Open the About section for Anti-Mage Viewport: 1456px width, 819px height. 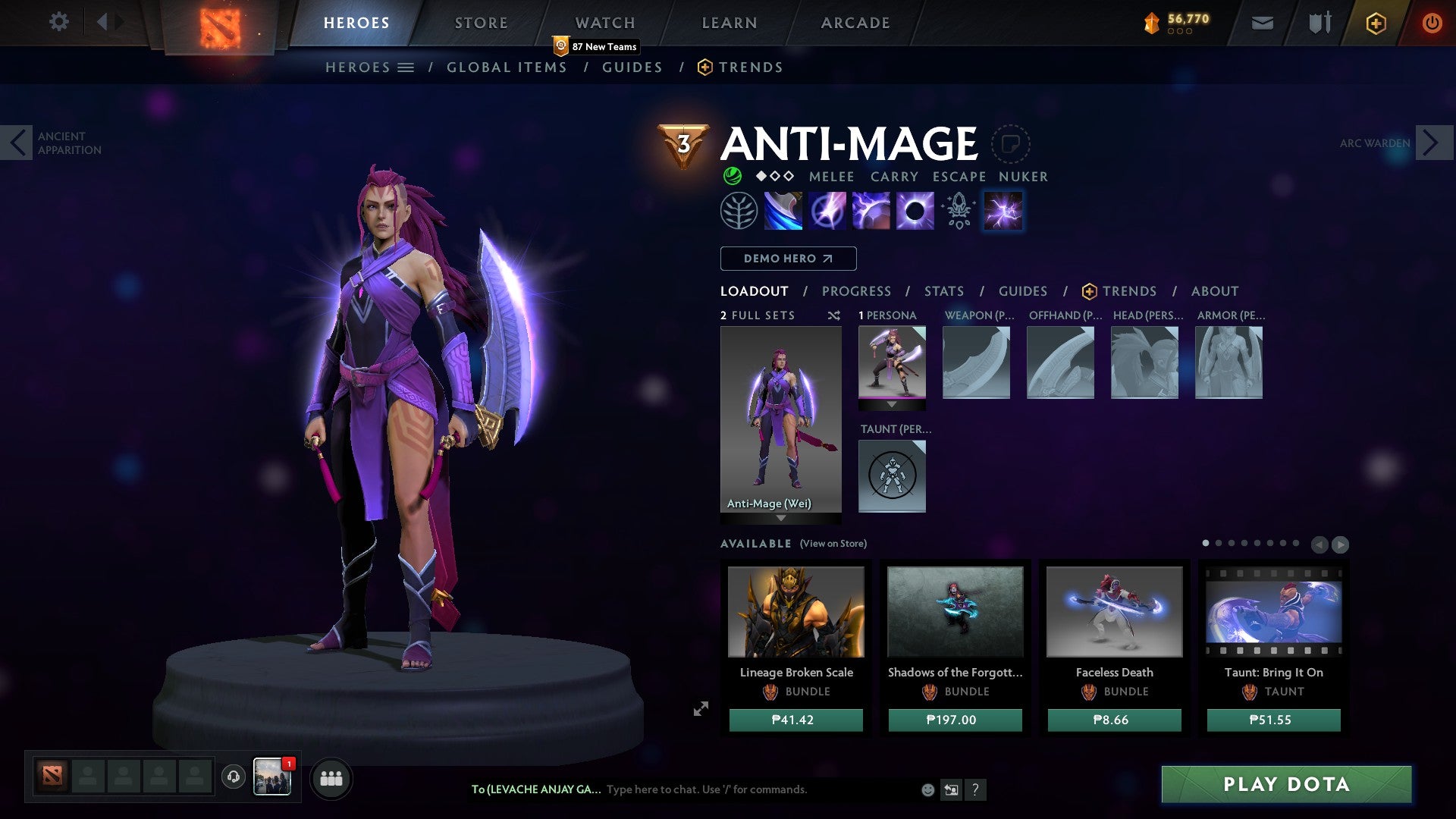(1214, 291)
